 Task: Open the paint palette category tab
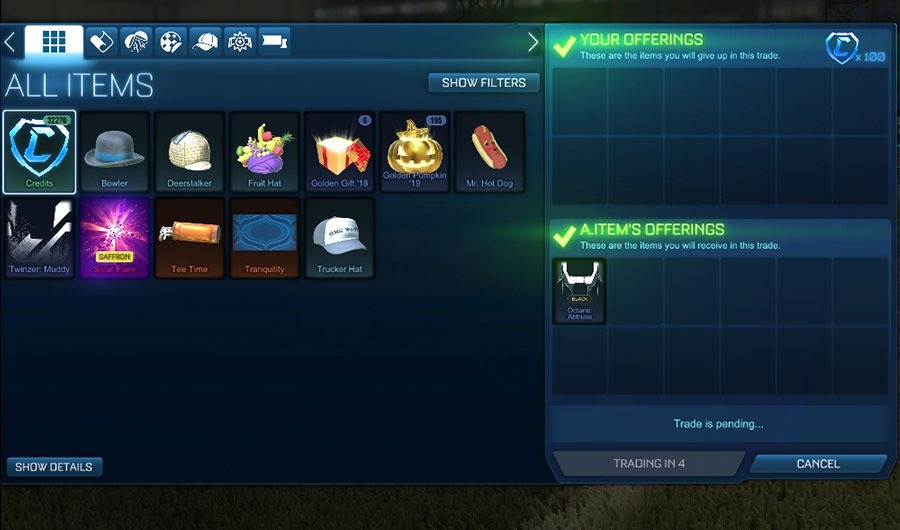171,42
